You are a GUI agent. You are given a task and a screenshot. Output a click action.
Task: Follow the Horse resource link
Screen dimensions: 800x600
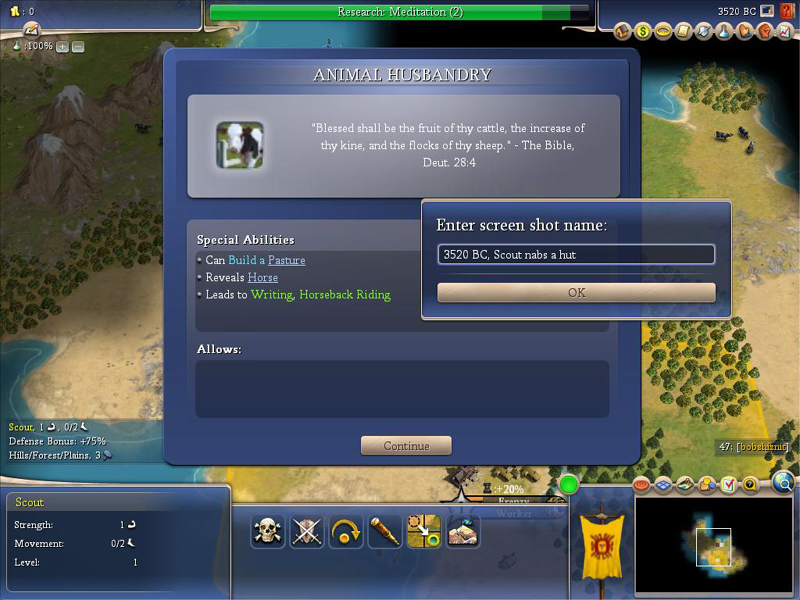point(263,277)
